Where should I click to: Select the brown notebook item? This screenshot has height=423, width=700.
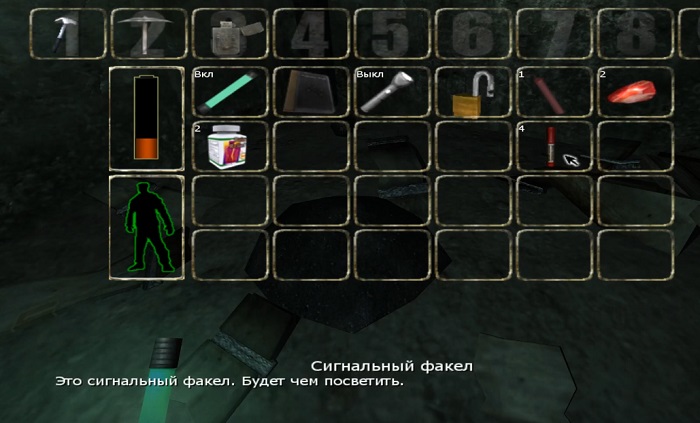point(310,92)
